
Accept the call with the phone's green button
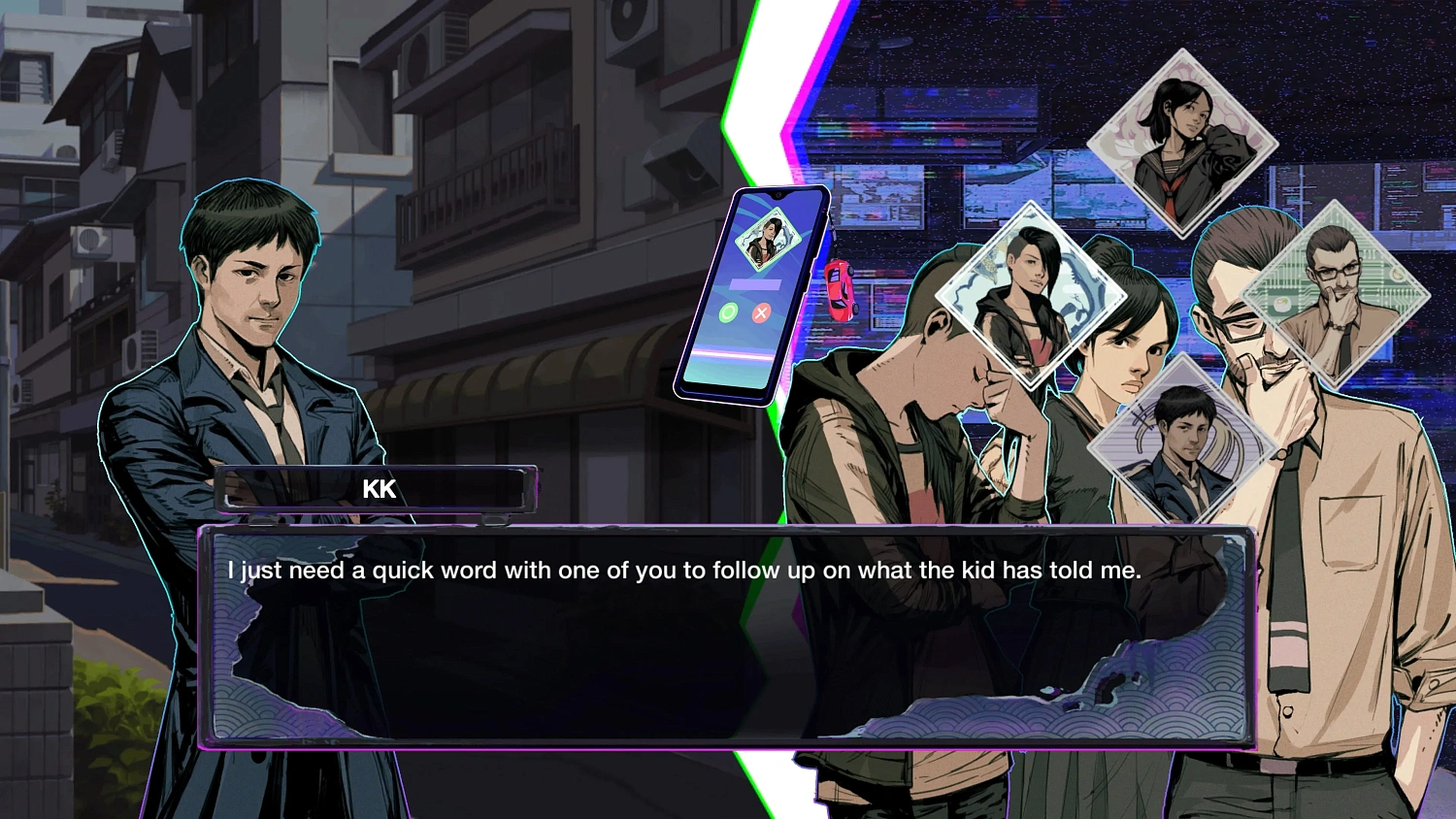[x=728, y=312]
